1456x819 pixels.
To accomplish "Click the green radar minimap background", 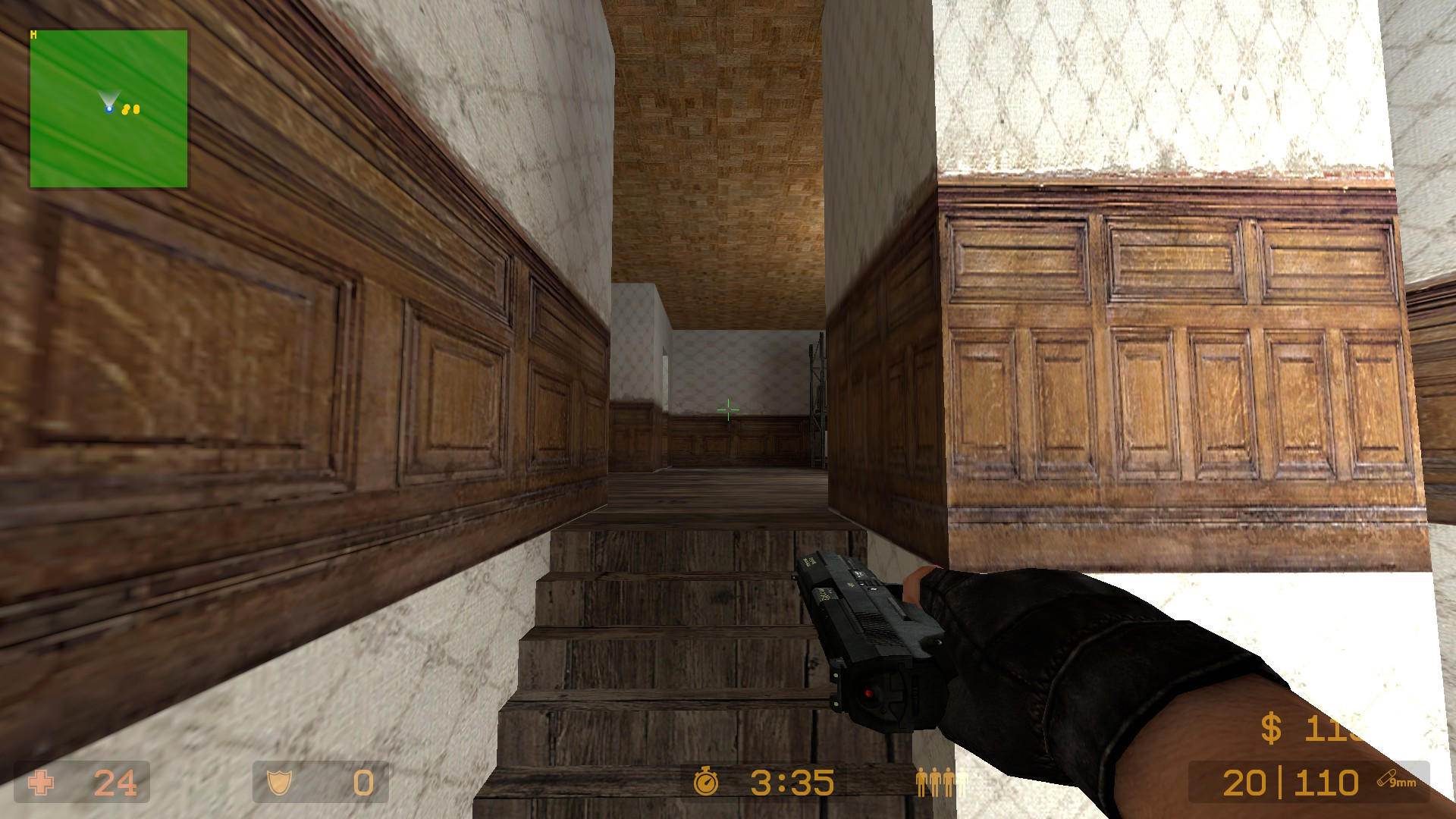I will (76, 152).
